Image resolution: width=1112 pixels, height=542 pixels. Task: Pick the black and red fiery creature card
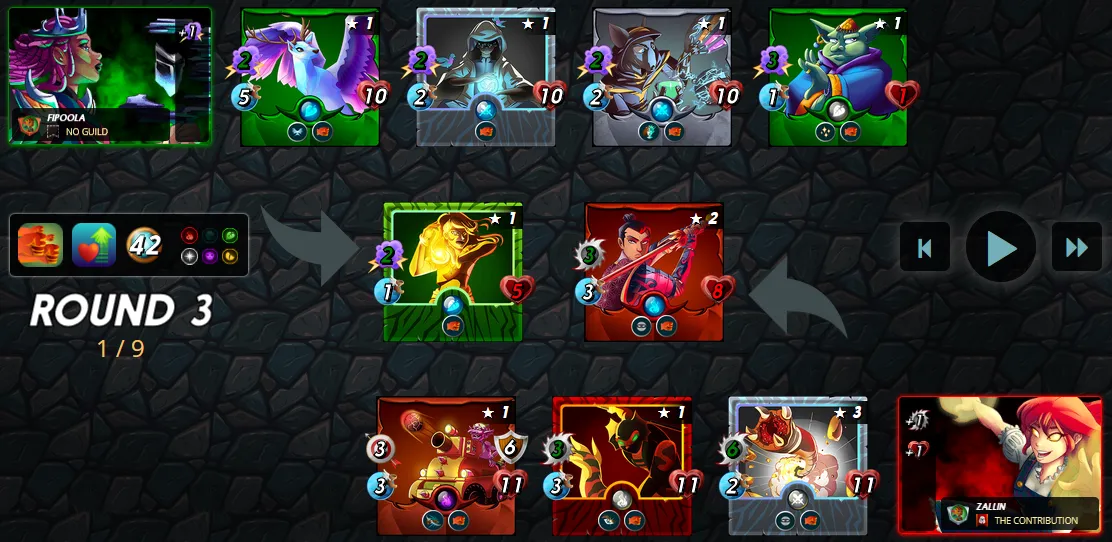coord(622,465)
